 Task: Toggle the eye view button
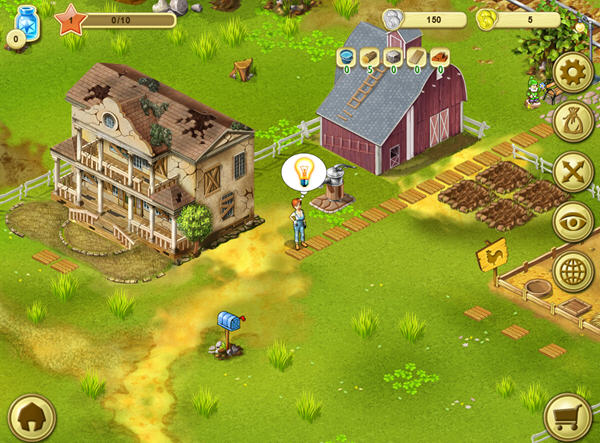coord(573,222)
